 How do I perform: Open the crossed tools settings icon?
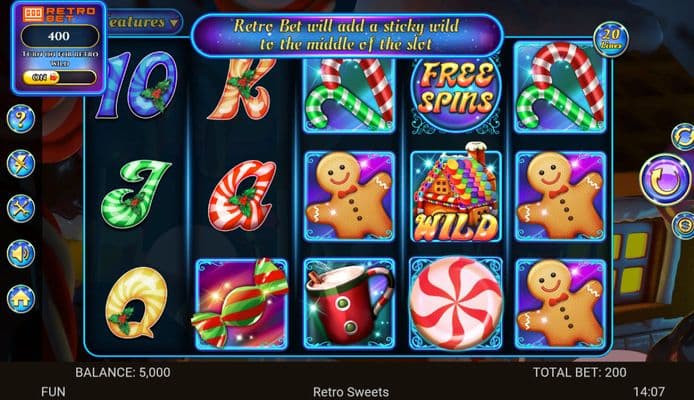click(21, 208)
